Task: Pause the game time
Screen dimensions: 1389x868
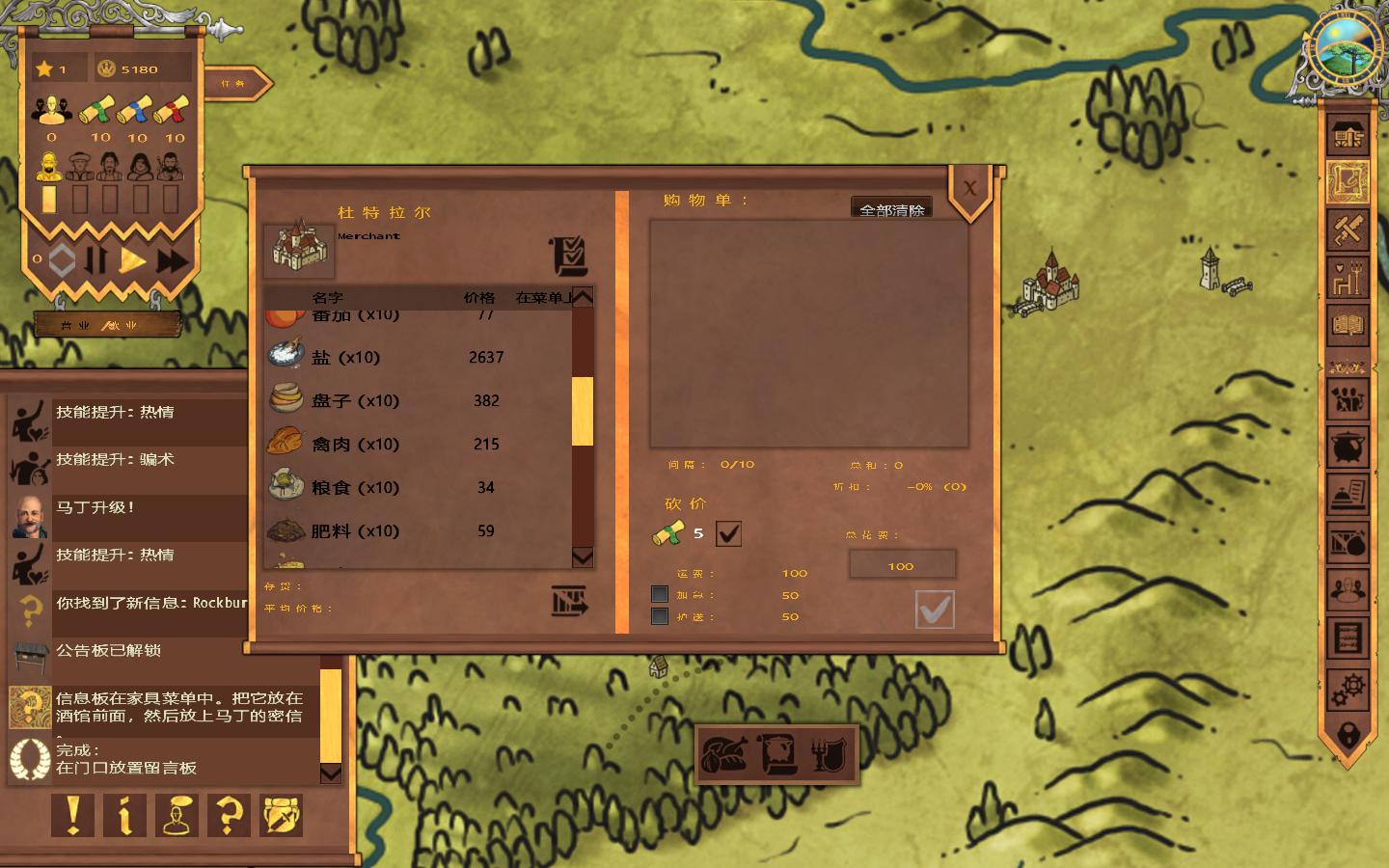Action: click(96, 260)
